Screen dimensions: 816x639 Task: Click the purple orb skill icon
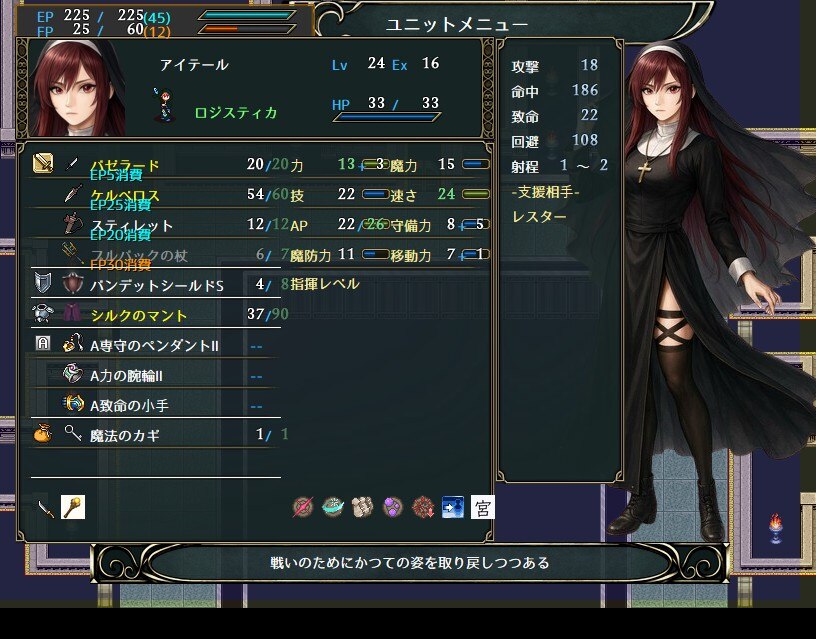(393, 507)
